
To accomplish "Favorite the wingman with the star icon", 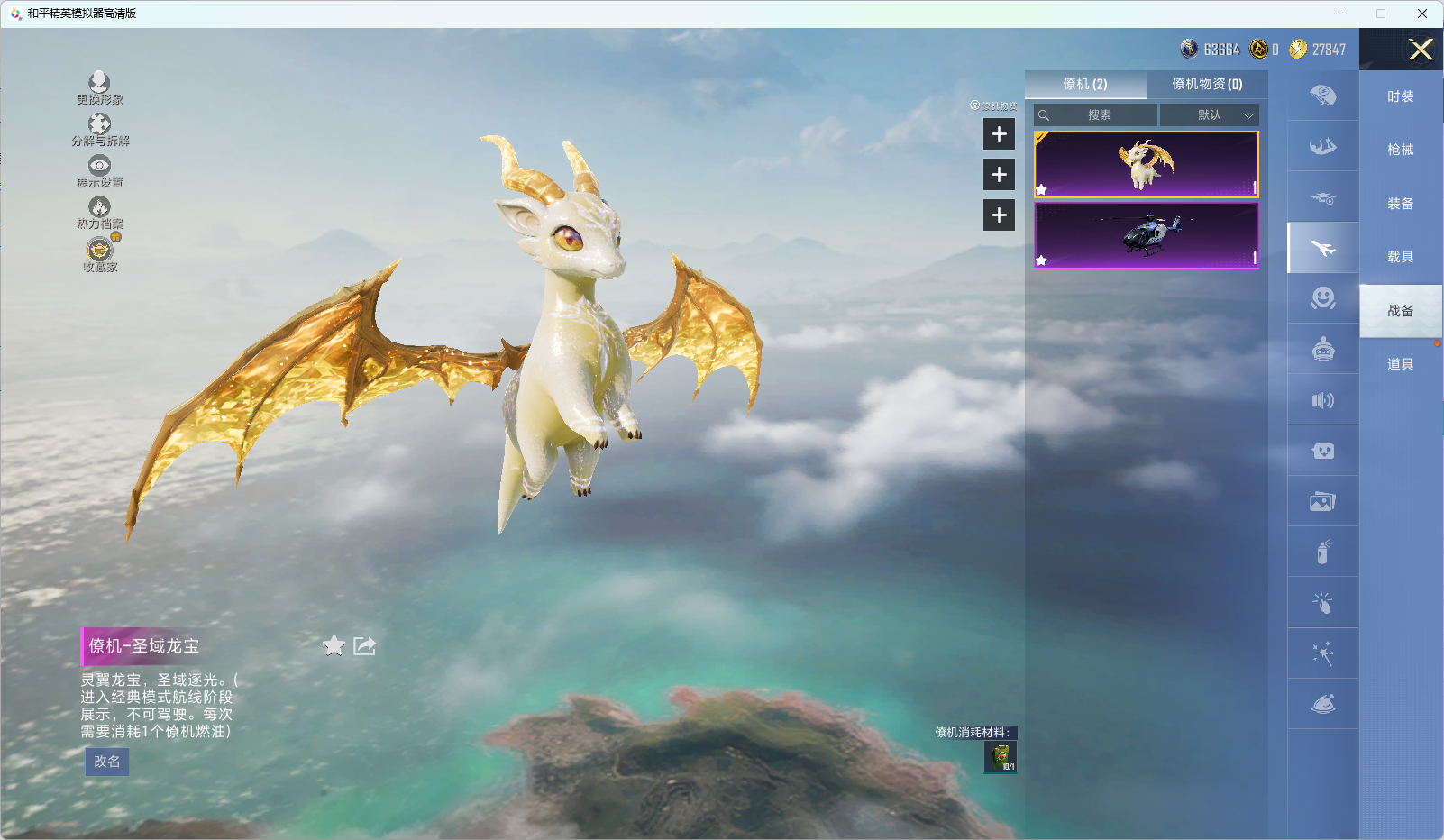I will pyautogui.click(x=334, y=645).
